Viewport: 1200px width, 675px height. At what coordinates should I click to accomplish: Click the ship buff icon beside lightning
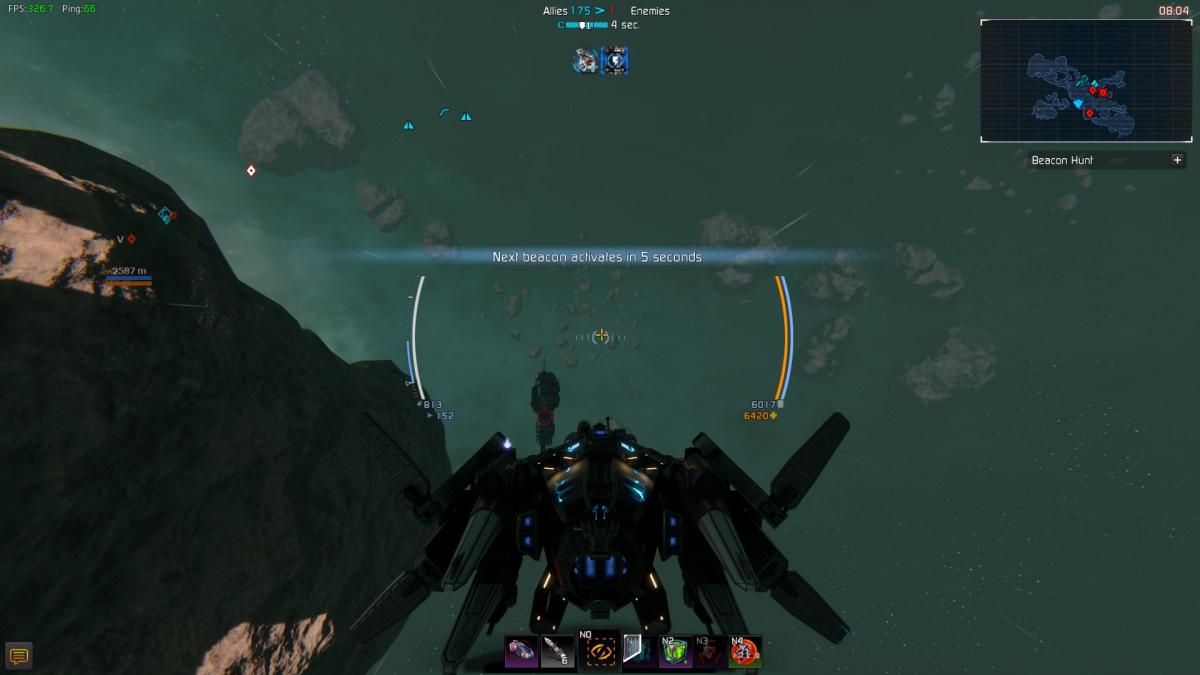pyautogui.click(x=585, y=61)
